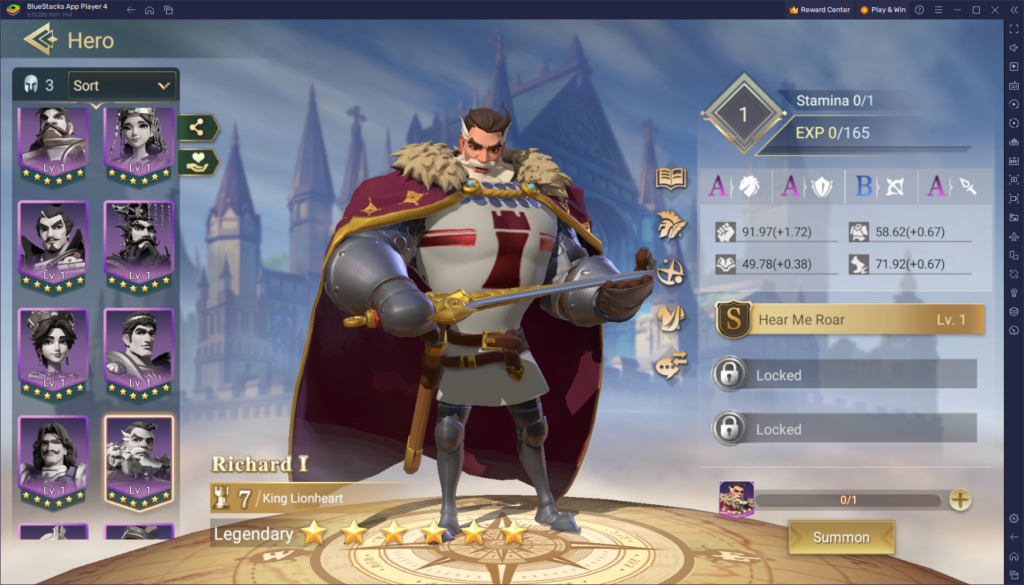
Task: Open the book icon tab
Action: [670, 179]
